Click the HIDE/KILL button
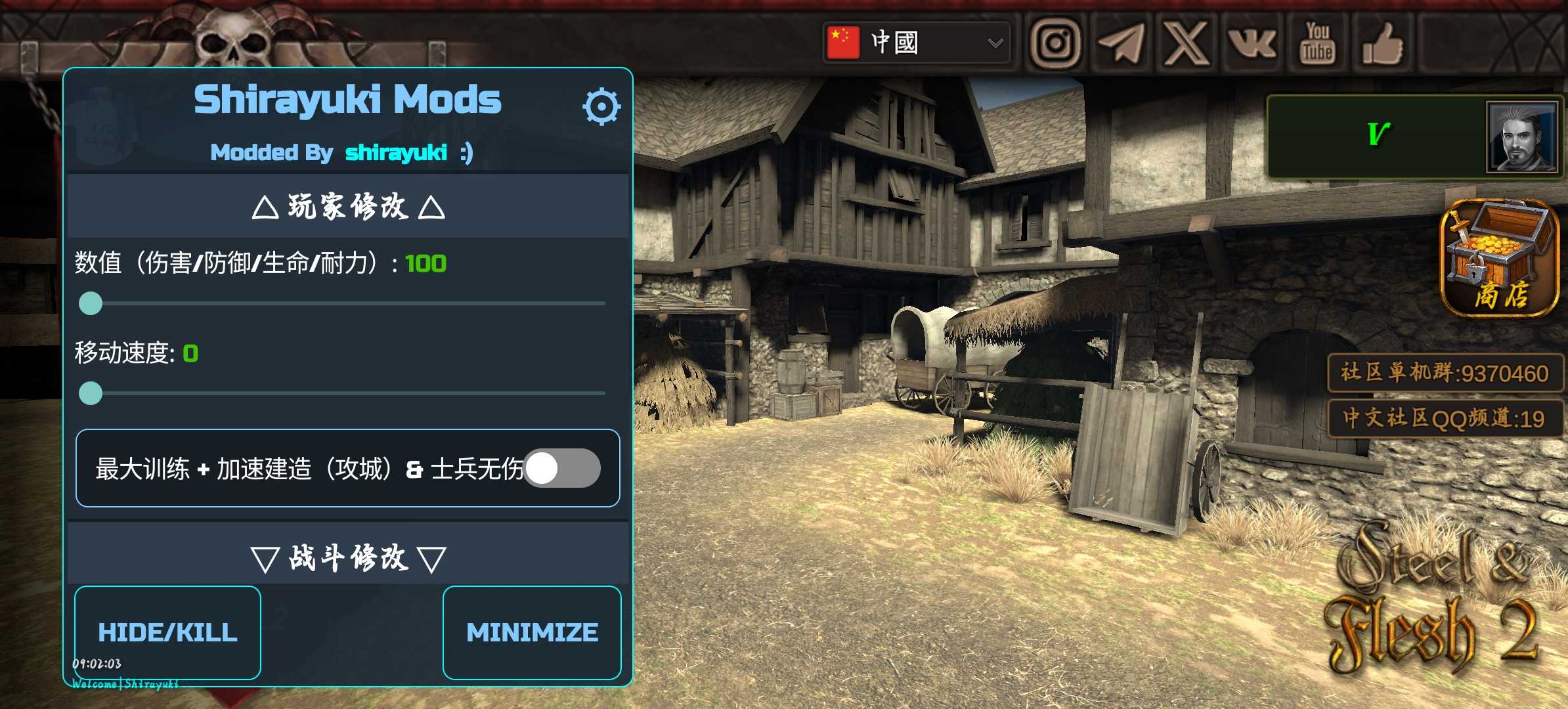Screen dimensions: 1568x709 pos(167,632)
